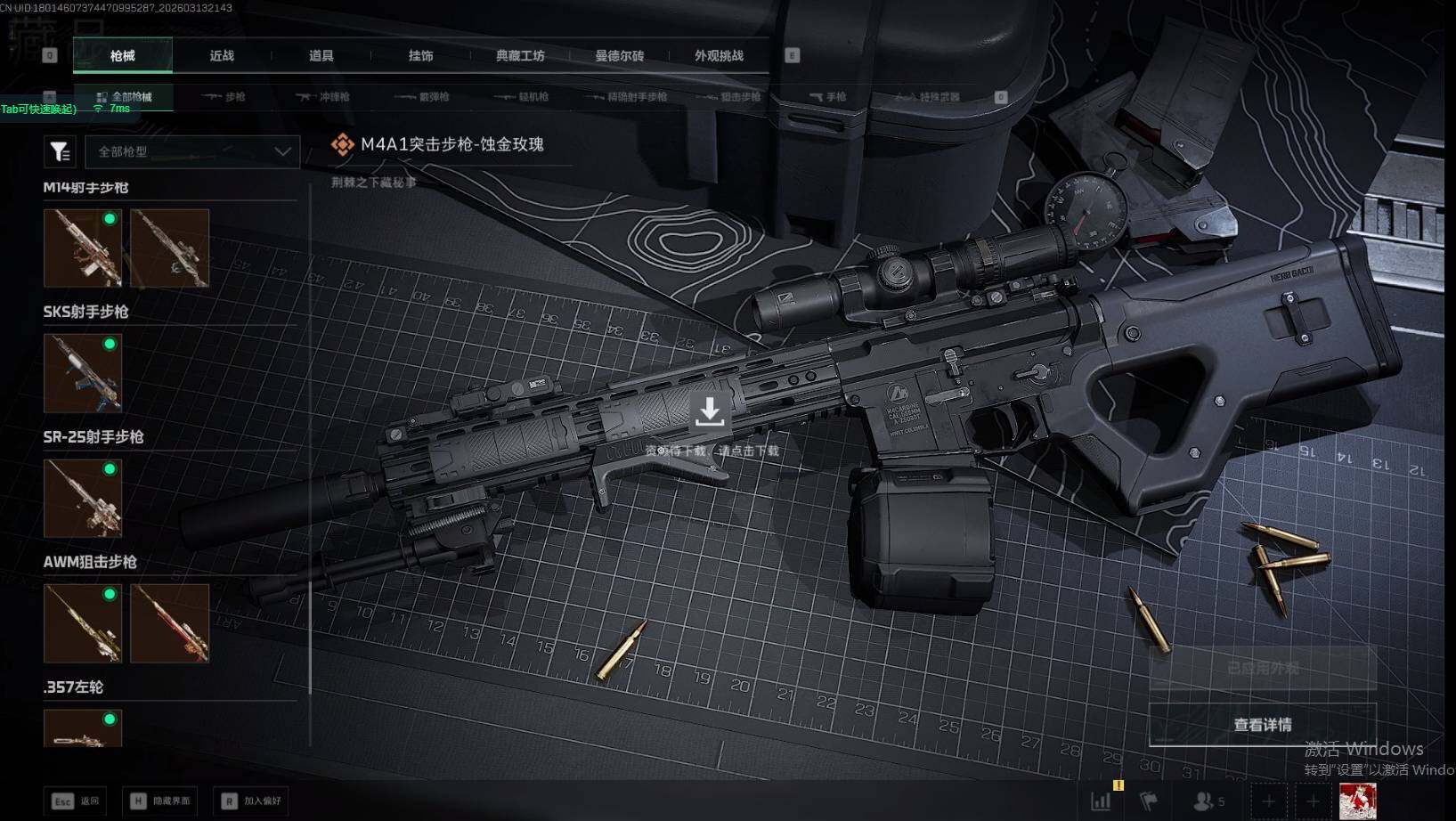Click the 返回 back button
Screen dimensions: 1456x821
(76, 801)
